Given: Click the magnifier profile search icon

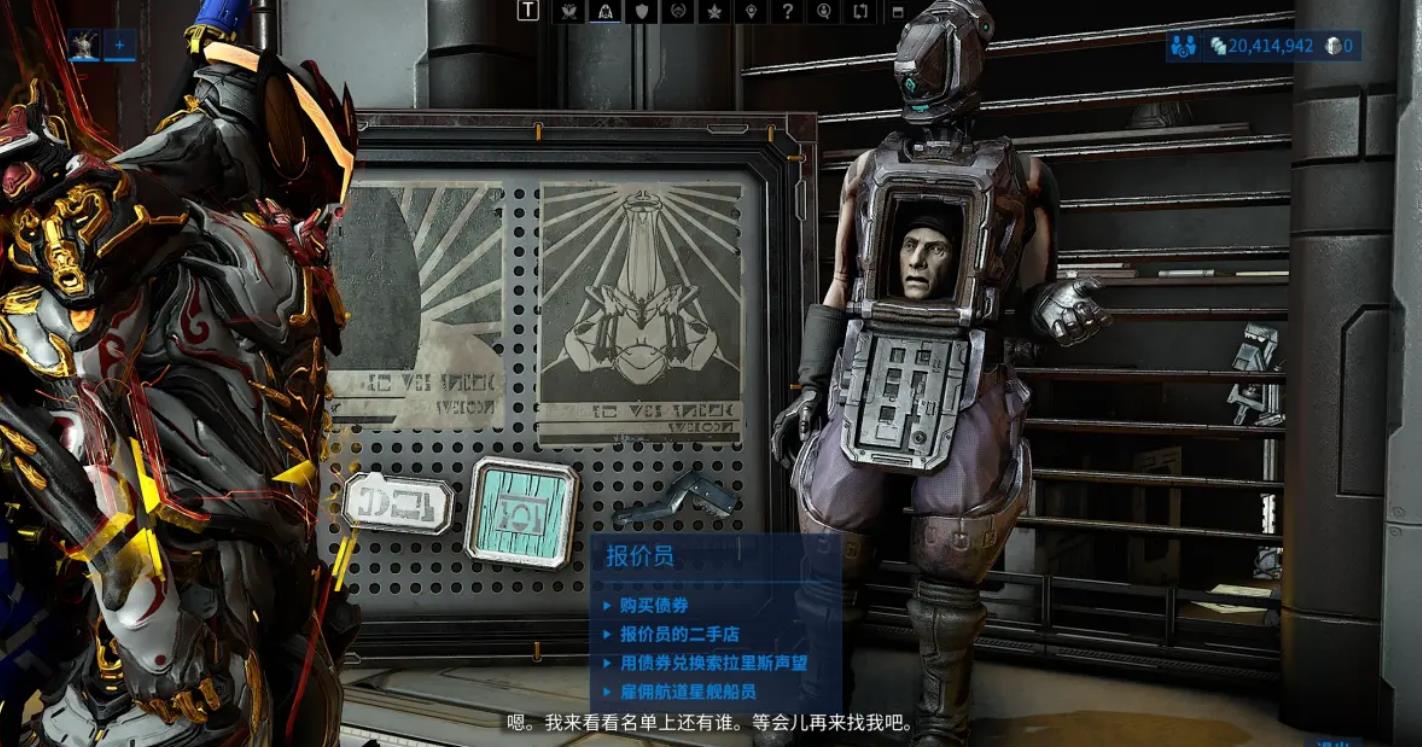Looking at the screenshot, I should coord(824,11).
